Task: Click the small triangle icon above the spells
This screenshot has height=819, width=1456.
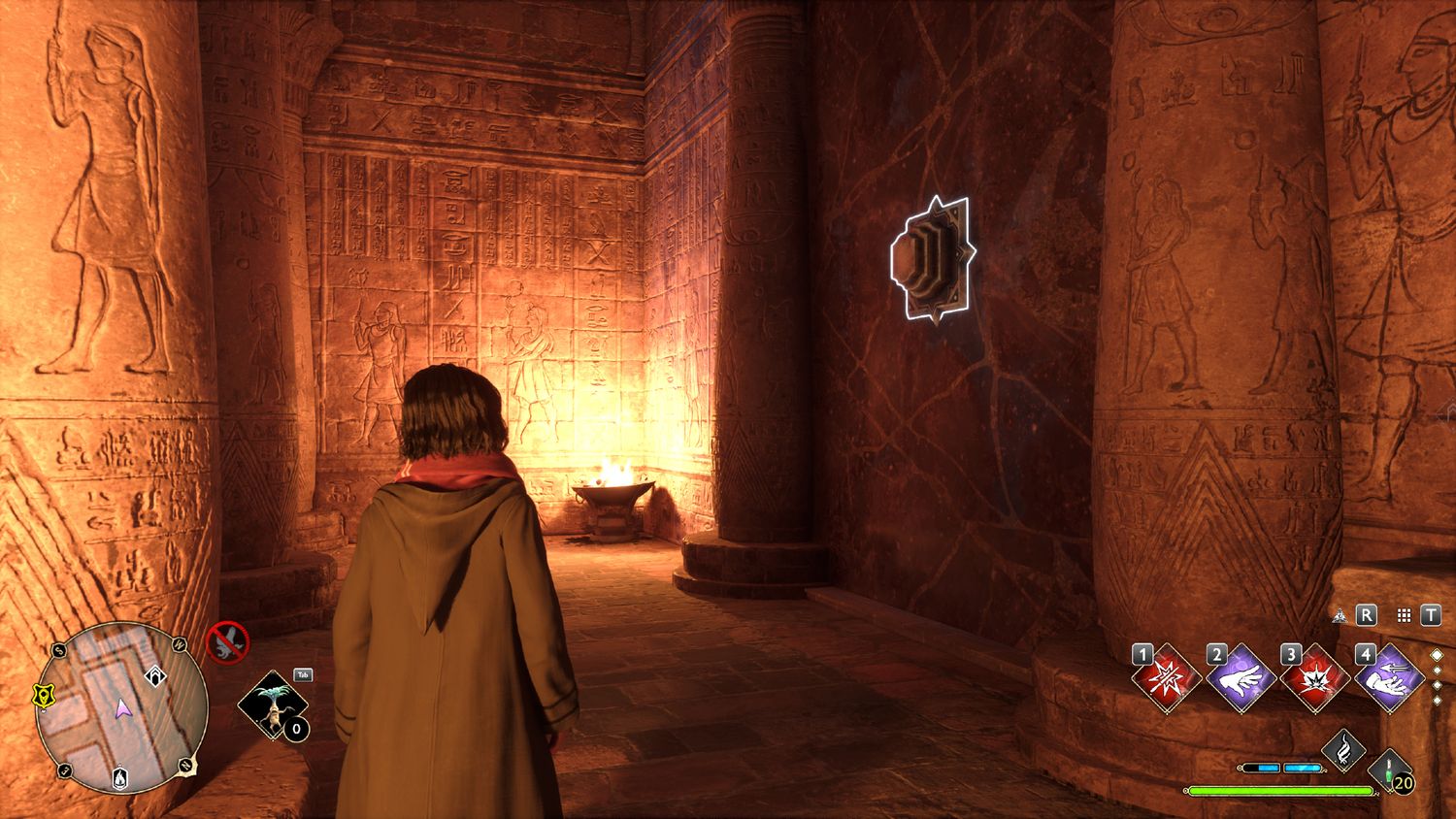Action: click(1340, 615)
